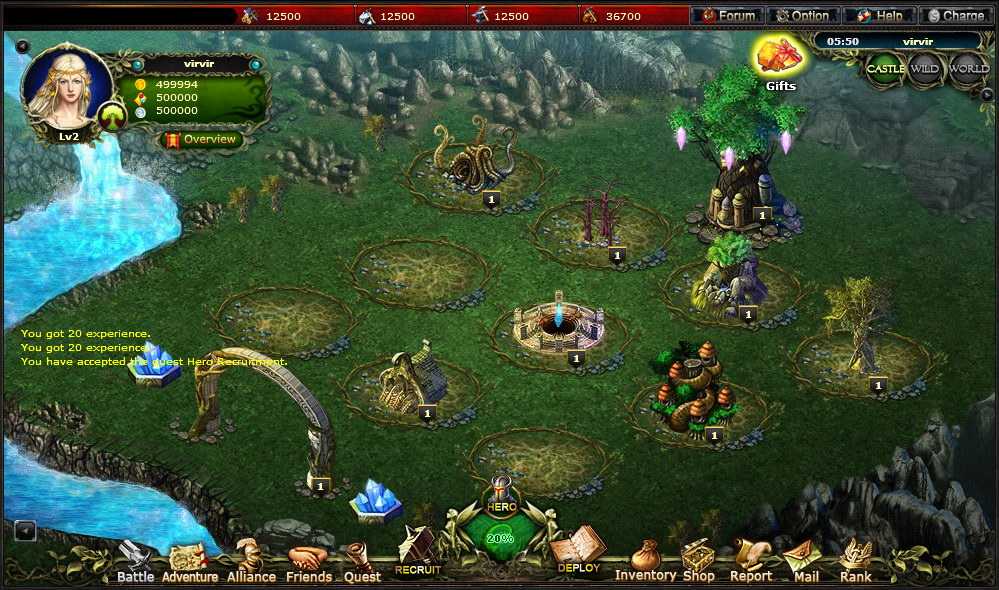
Task: Switch to the World view
Action: (968, 69)
